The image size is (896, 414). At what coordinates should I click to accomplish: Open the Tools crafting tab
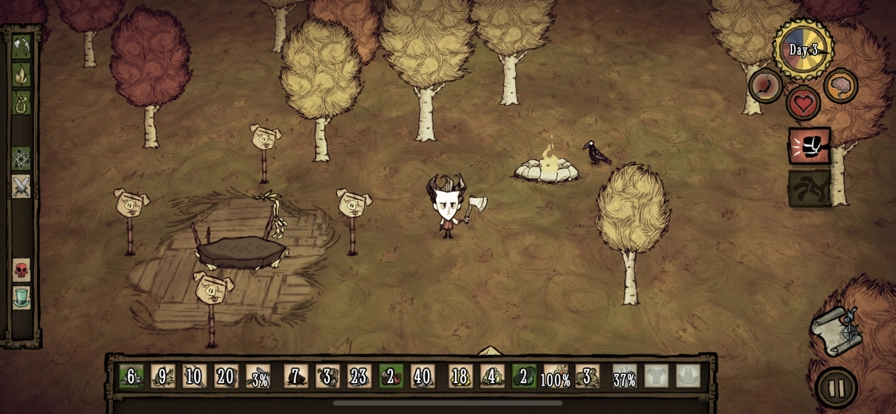tap(21, 46)
